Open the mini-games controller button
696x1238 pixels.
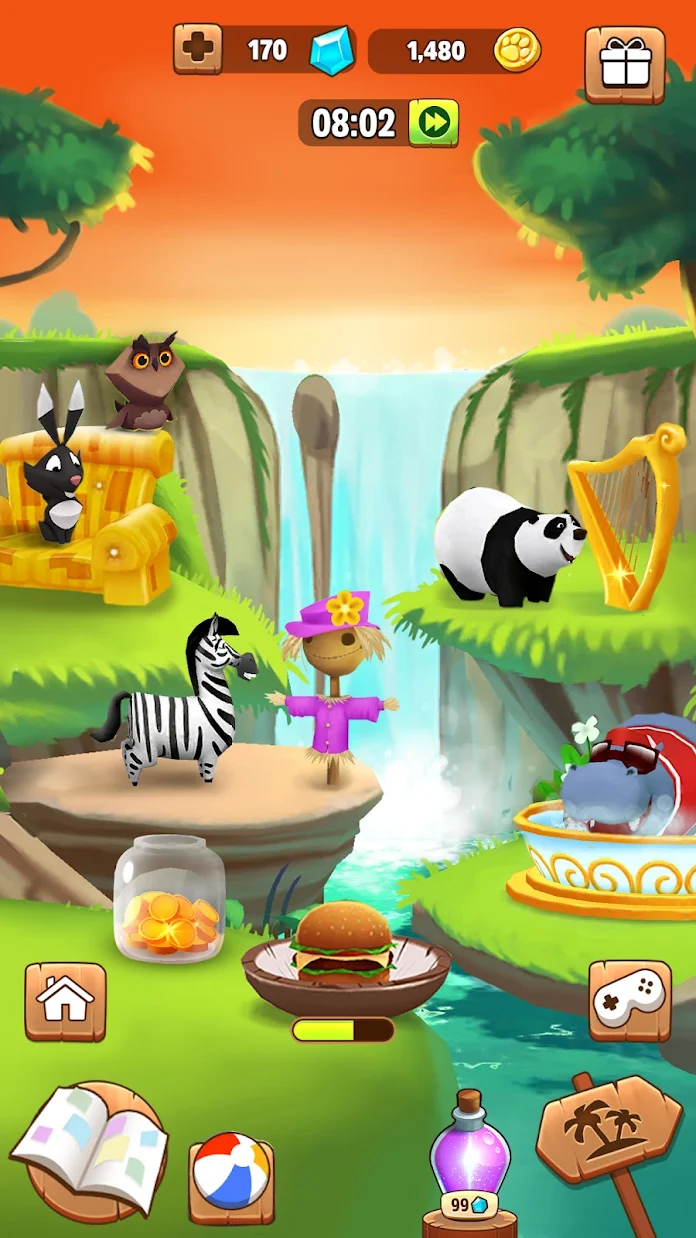[x=629, y=1001]
